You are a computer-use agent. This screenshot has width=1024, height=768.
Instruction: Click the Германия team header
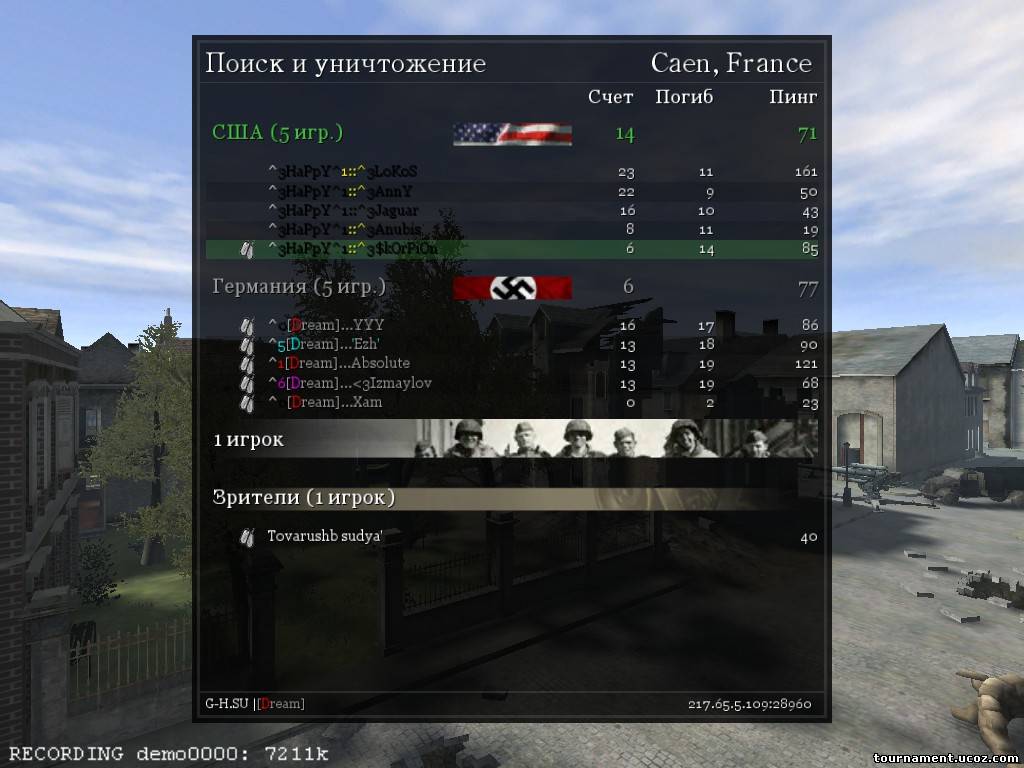click(299, 288)
